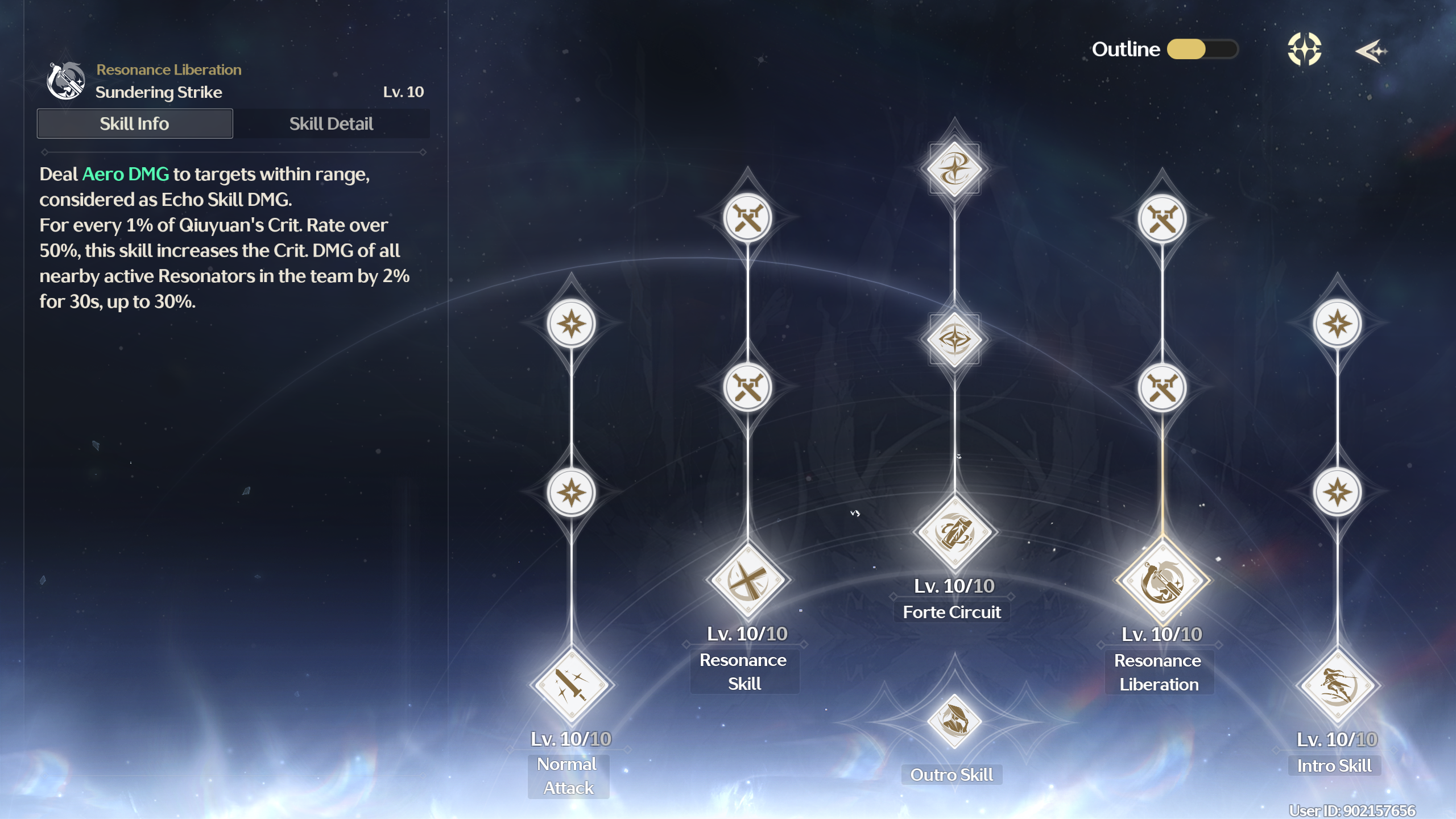Click the middle inherent skill node above Forte Circuit
The height and width of the screenshot is (819, 1456).
[x=954, y=340]
